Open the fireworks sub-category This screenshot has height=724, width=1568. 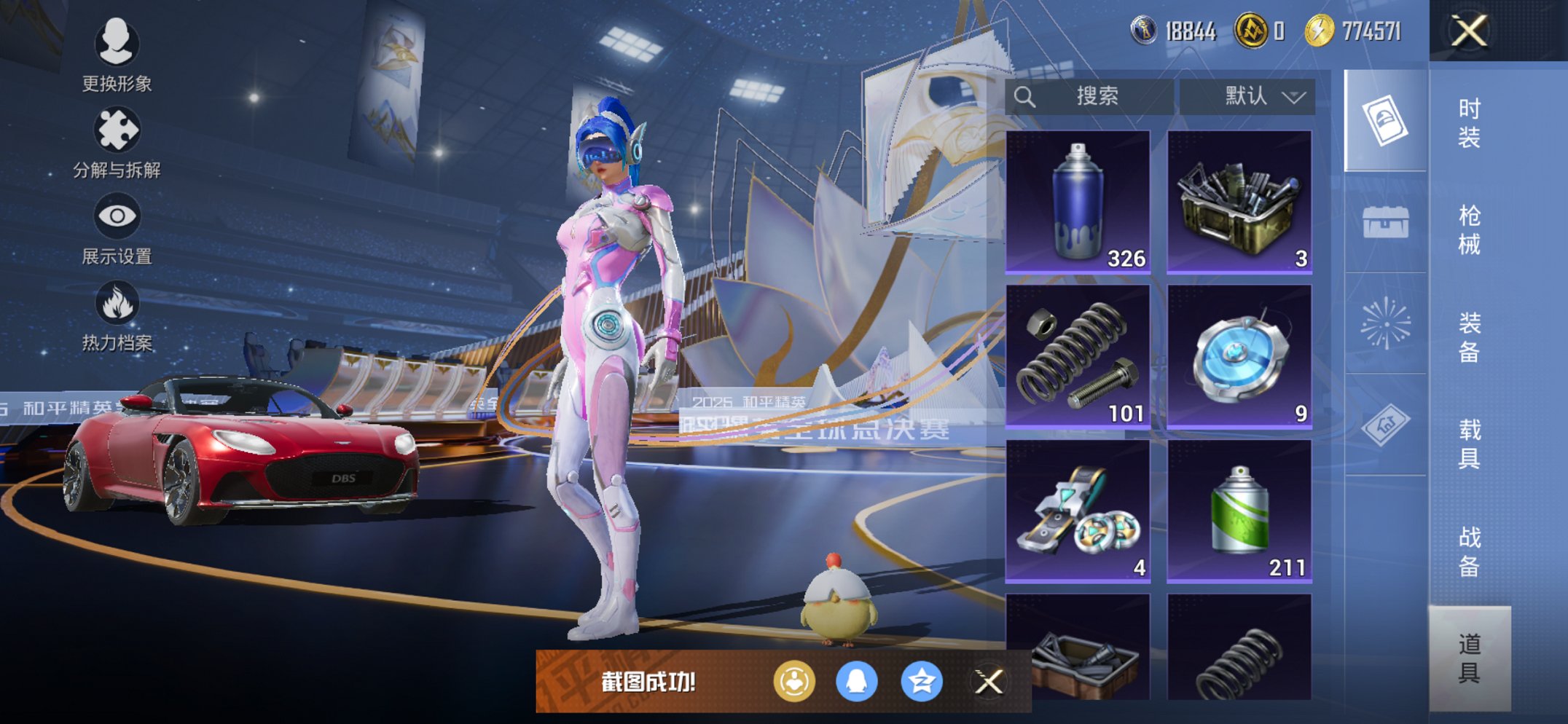[1385, 323]
